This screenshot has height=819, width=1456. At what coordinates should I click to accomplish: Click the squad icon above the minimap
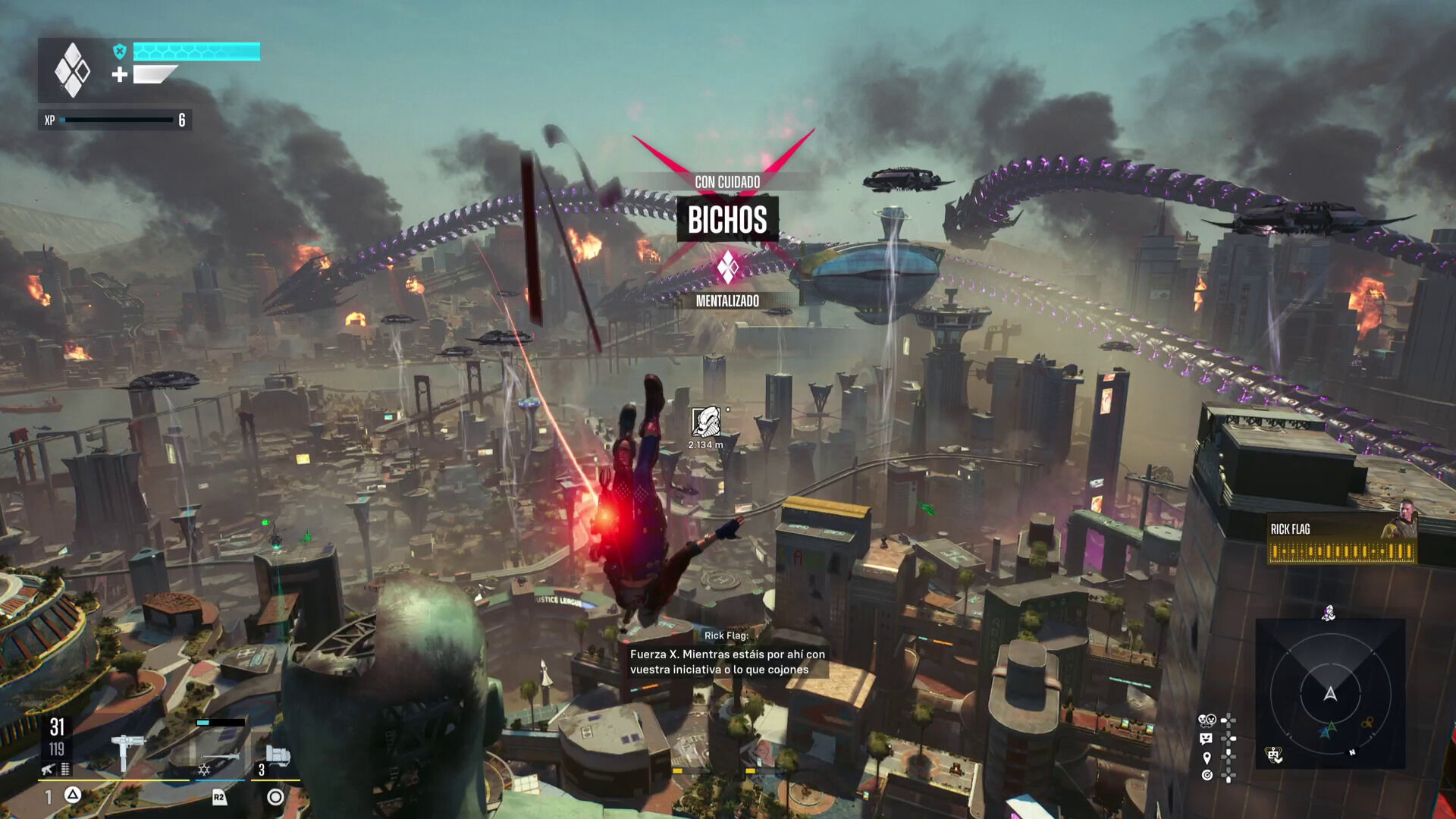click(x=1329, y=613)
